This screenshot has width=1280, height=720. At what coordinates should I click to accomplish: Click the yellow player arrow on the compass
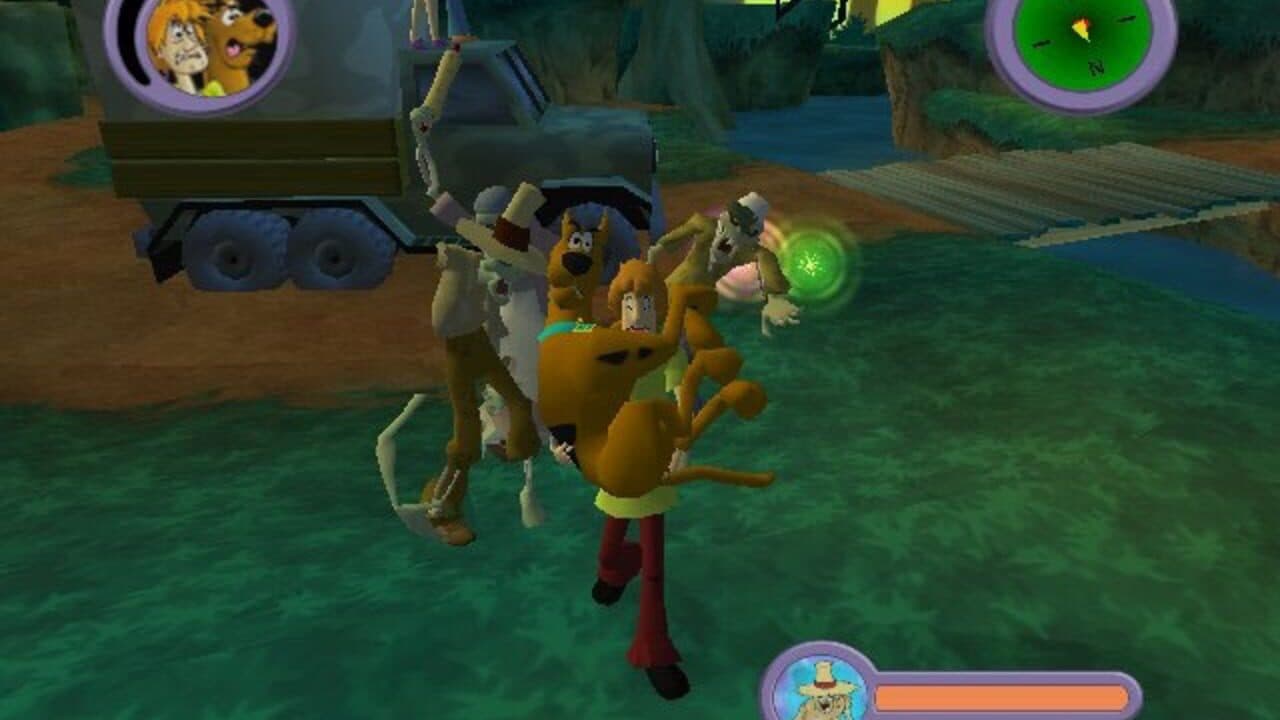[1082, 28]
